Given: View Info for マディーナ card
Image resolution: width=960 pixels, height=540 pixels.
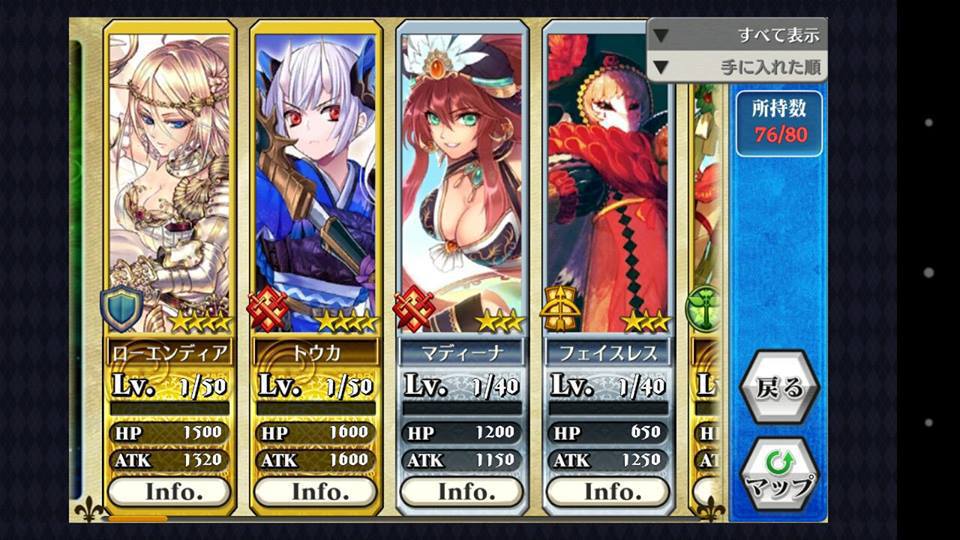Looking at the screenshot, I should pyautogui.click(x=461, y=491).
